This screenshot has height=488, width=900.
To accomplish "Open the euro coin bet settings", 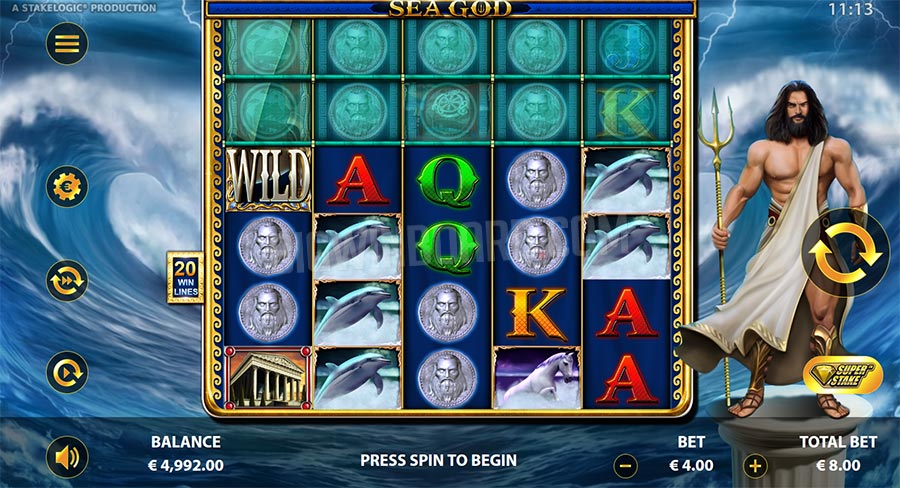I will [x=67, y=186].
